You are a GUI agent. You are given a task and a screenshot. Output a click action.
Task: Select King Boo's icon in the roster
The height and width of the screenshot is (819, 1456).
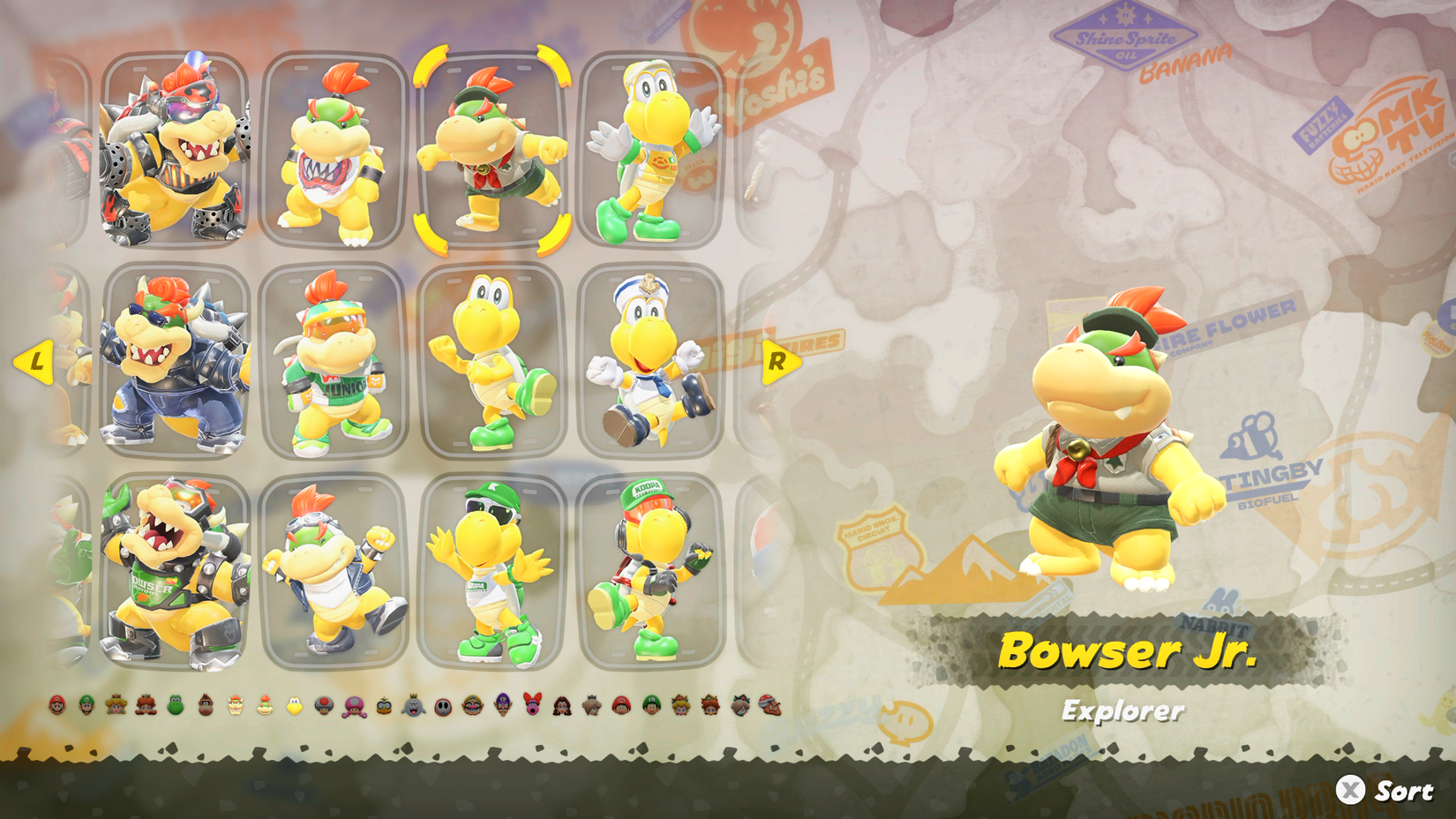[412, 706]
